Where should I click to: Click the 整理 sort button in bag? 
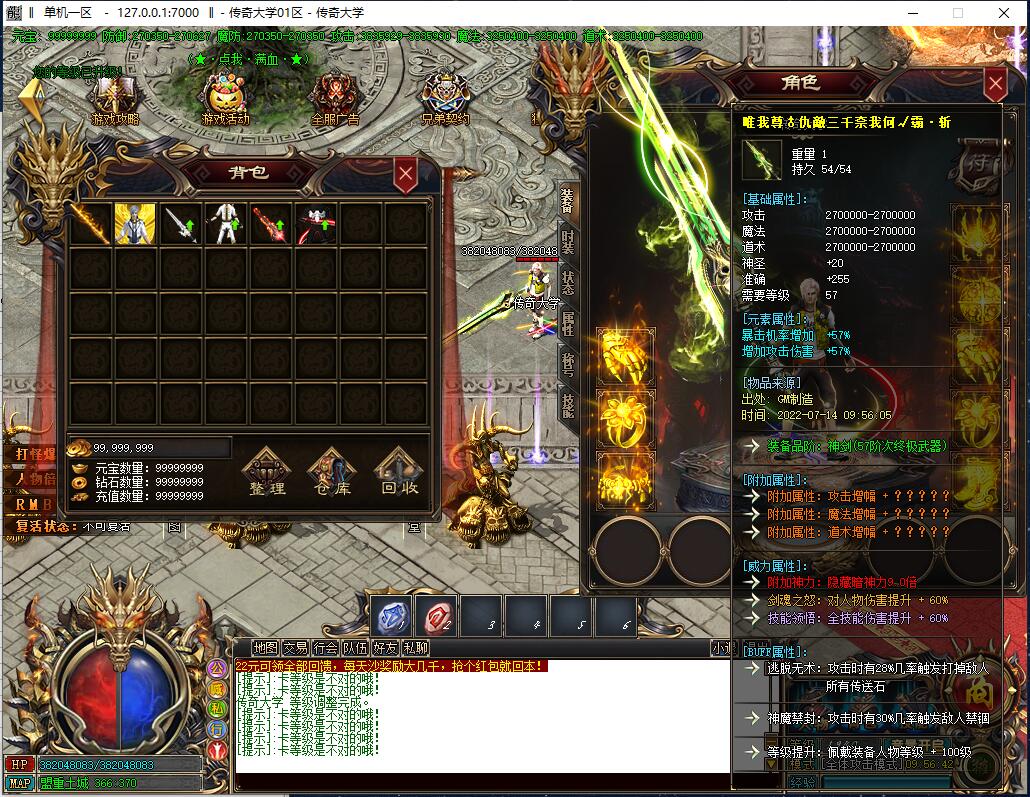tap(268, 475)
